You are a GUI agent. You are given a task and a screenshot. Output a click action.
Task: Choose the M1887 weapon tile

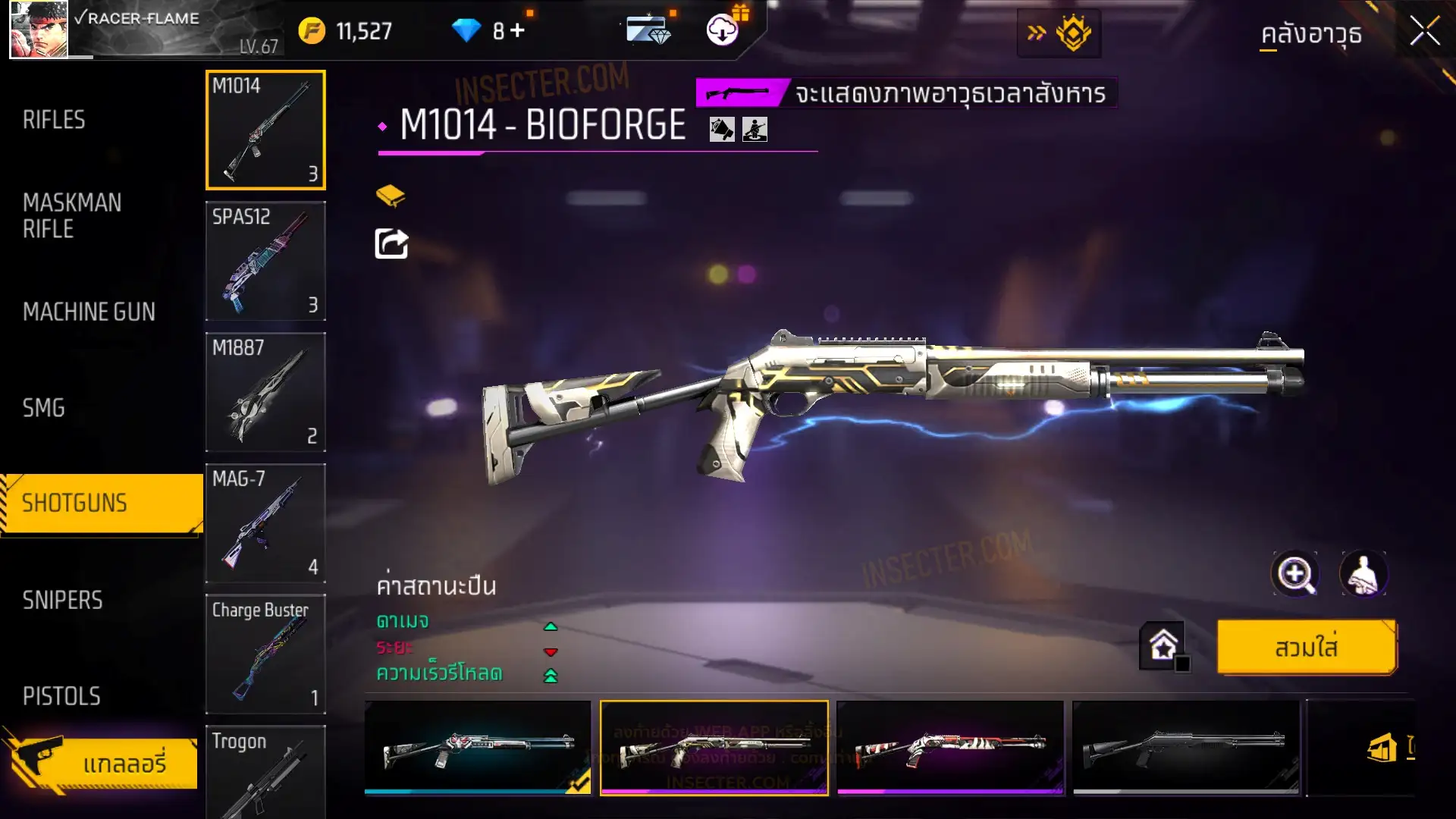point(265,391)
